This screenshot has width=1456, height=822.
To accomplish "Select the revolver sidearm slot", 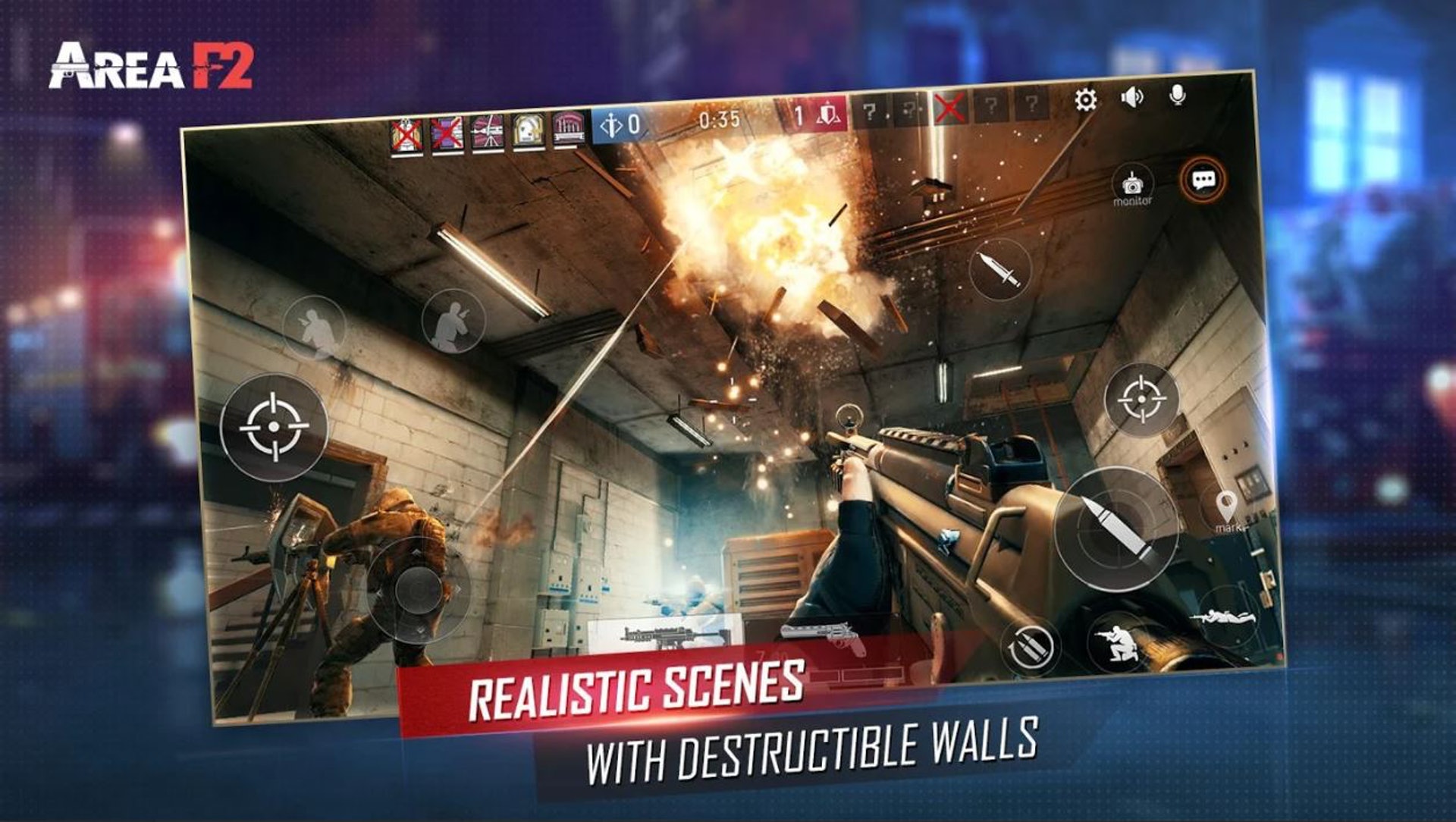I will coord(825,635).
